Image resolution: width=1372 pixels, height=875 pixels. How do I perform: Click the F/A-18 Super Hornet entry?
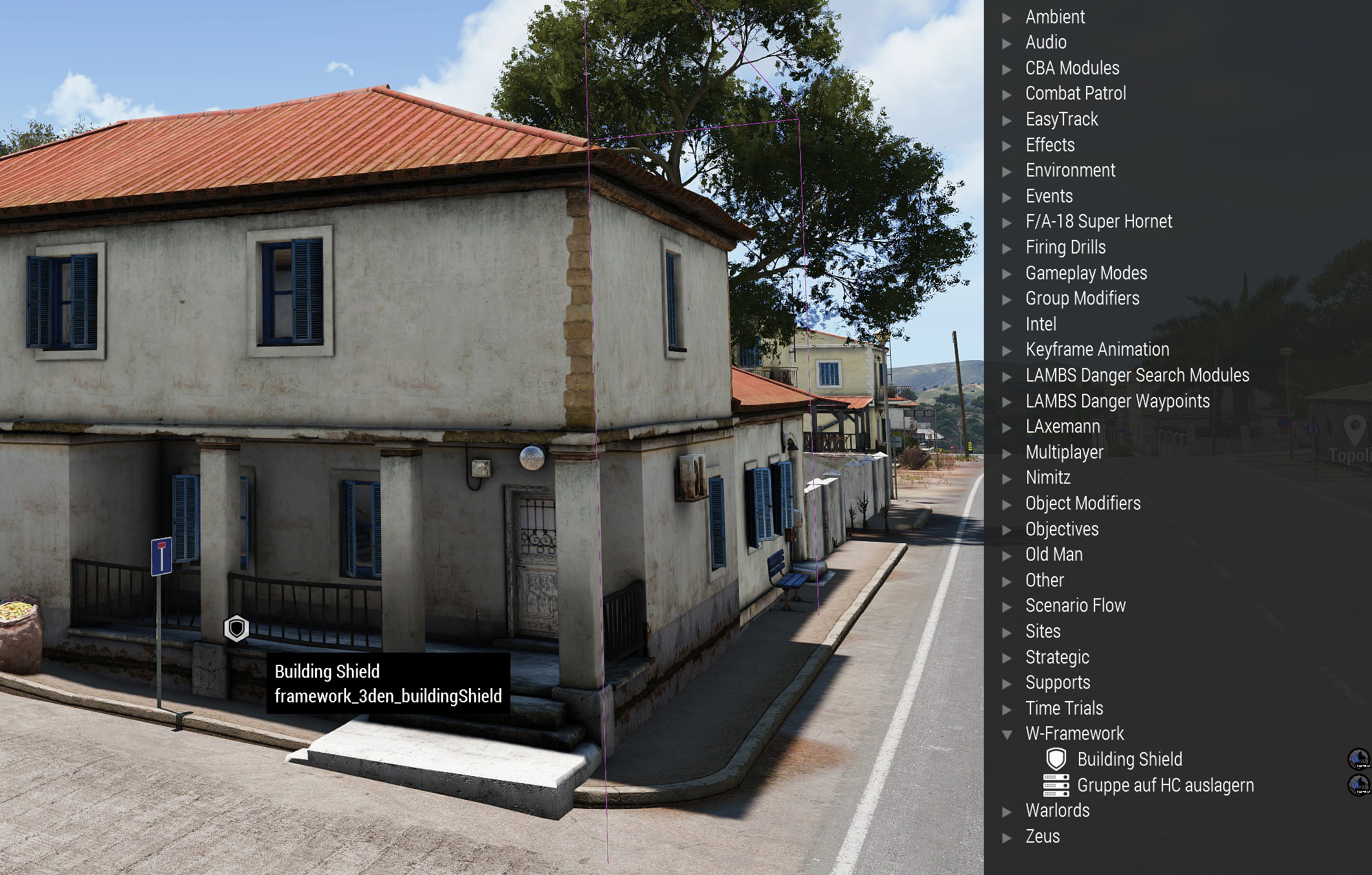(1098, 221)
